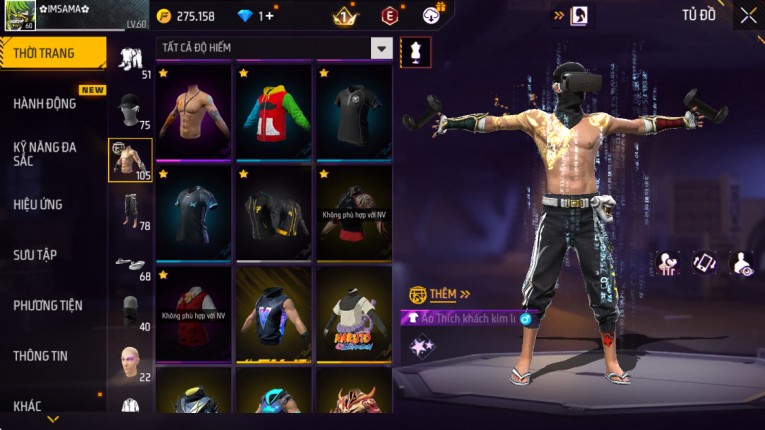Go to the Sưu Tập tab

pyautogui.click(x=35, y=255)
